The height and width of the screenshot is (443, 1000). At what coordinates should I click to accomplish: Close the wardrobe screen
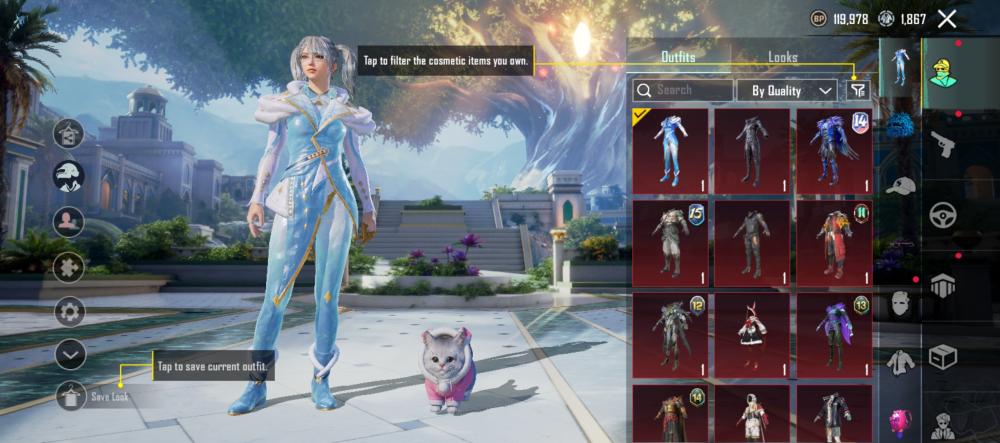pos(947,19)
